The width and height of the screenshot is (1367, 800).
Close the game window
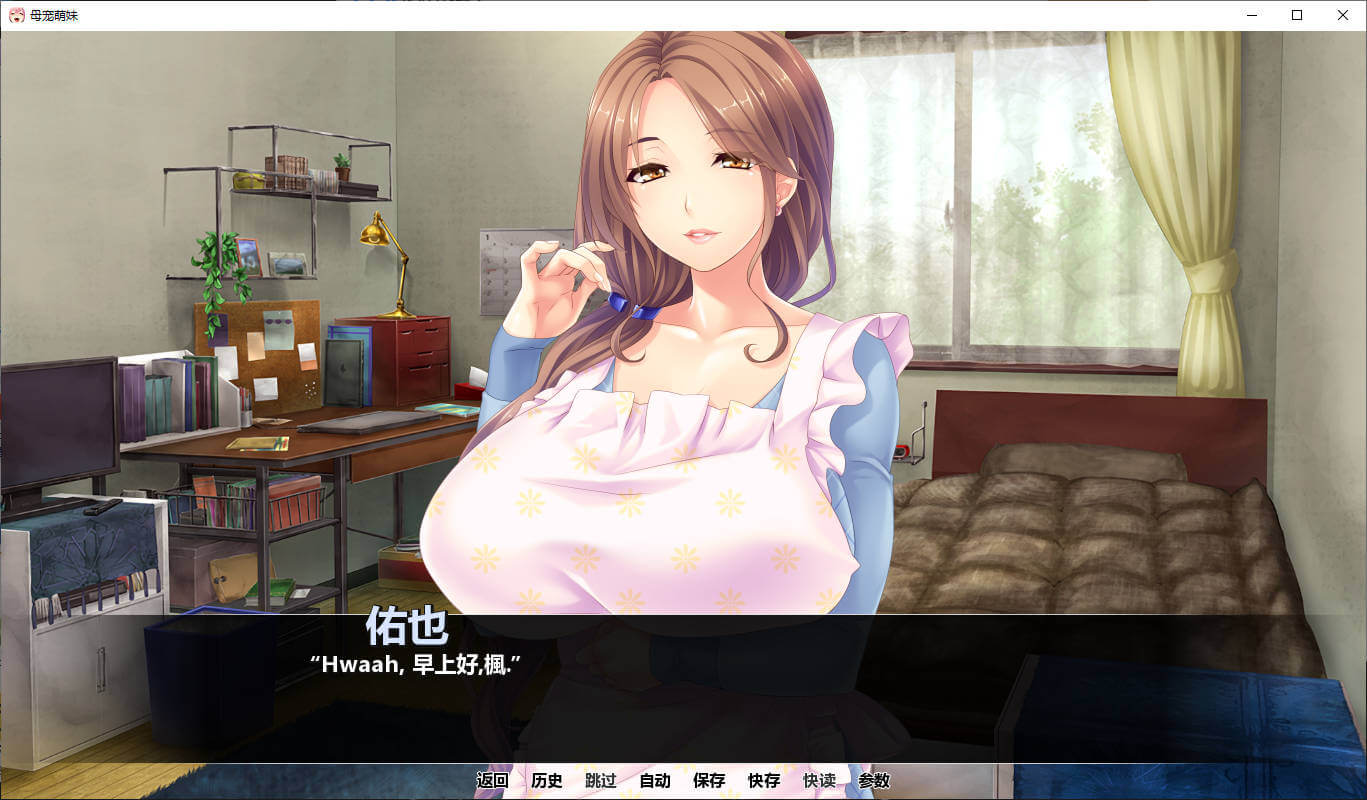click(1343, 15)
